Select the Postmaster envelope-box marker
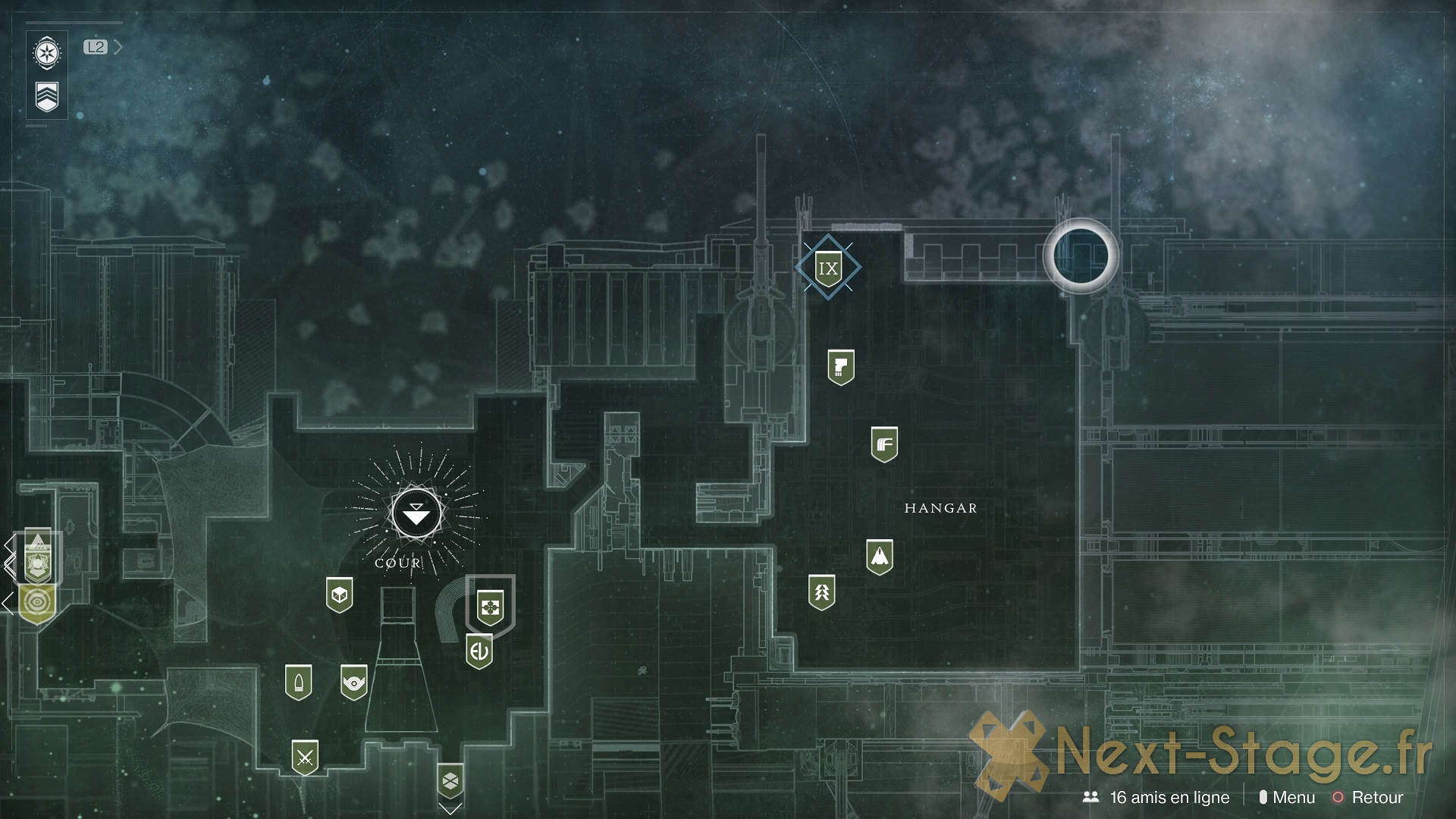The width and height of the screenshot is (1456, 819). [450, 780]
